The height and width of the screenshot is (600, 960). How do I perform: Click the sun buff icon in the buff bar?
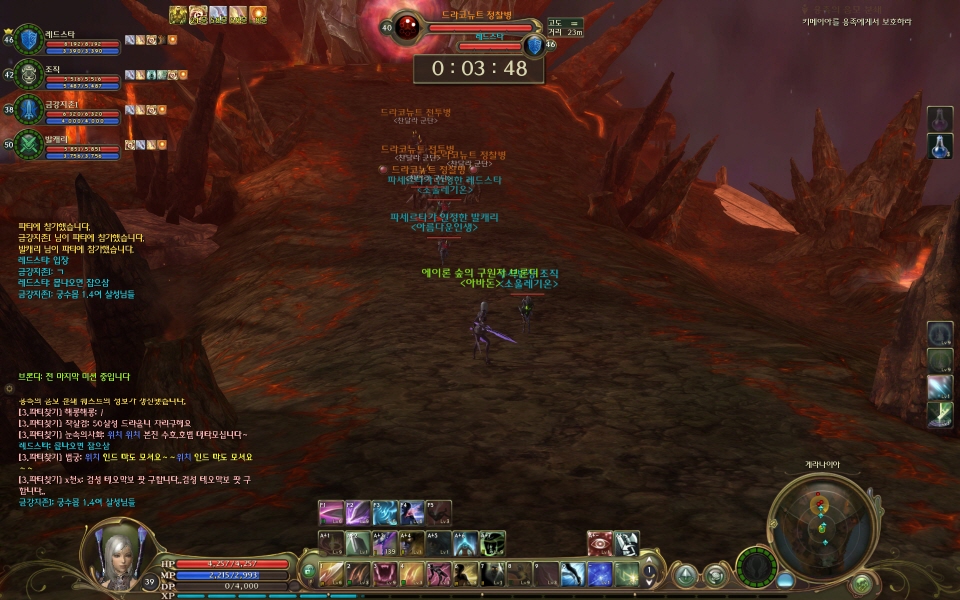258,14
